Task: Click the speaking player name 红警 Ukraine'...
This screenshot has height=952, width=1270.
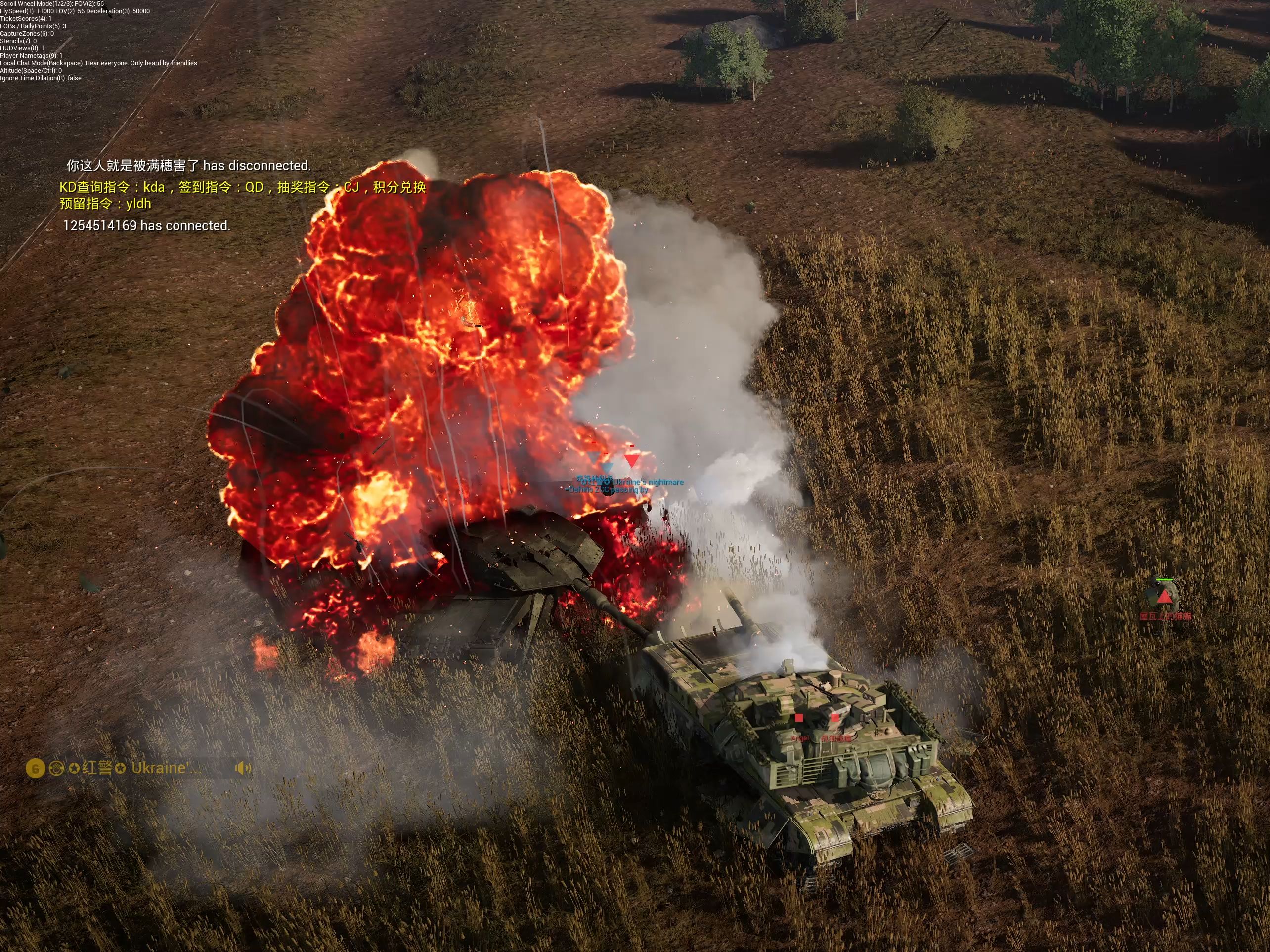Action: point(141,768)
